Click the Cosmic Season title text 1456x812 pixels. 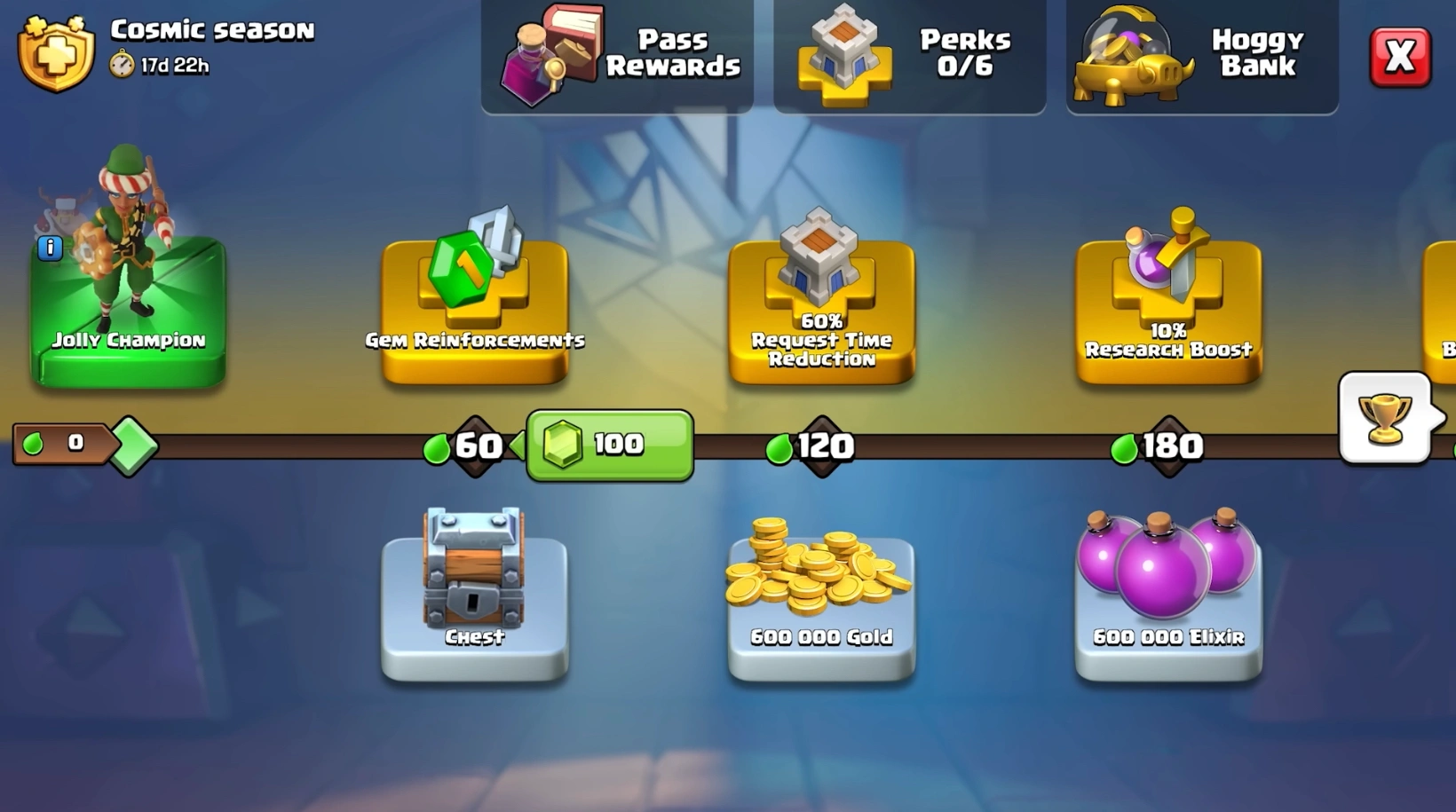(x=213, y=29)
